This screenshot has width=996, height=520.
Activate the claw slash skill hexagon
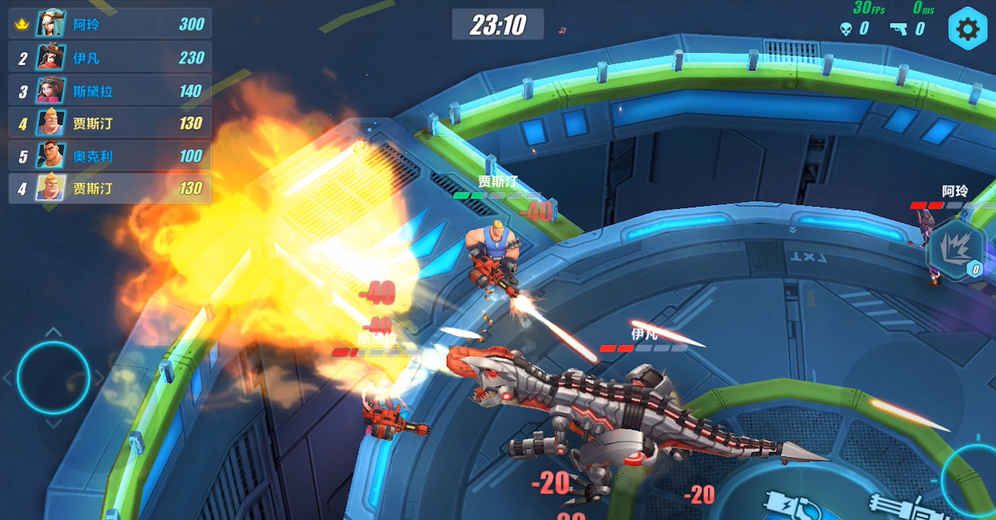tap(955, 251)
